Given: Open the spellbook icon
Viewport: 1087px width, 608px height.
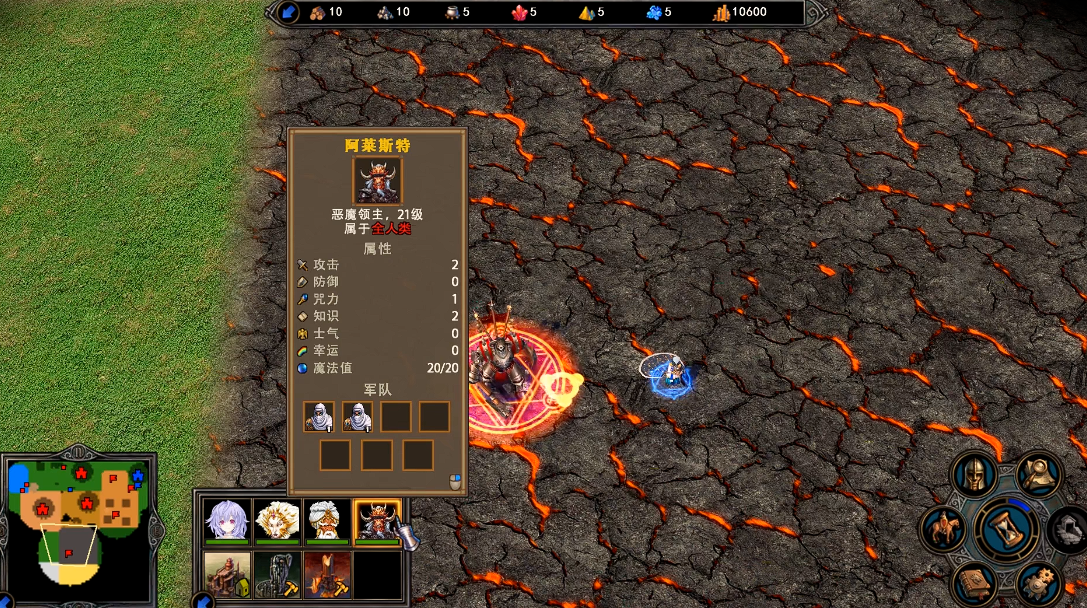Looking at the screenshot, I should click(973, 582).
